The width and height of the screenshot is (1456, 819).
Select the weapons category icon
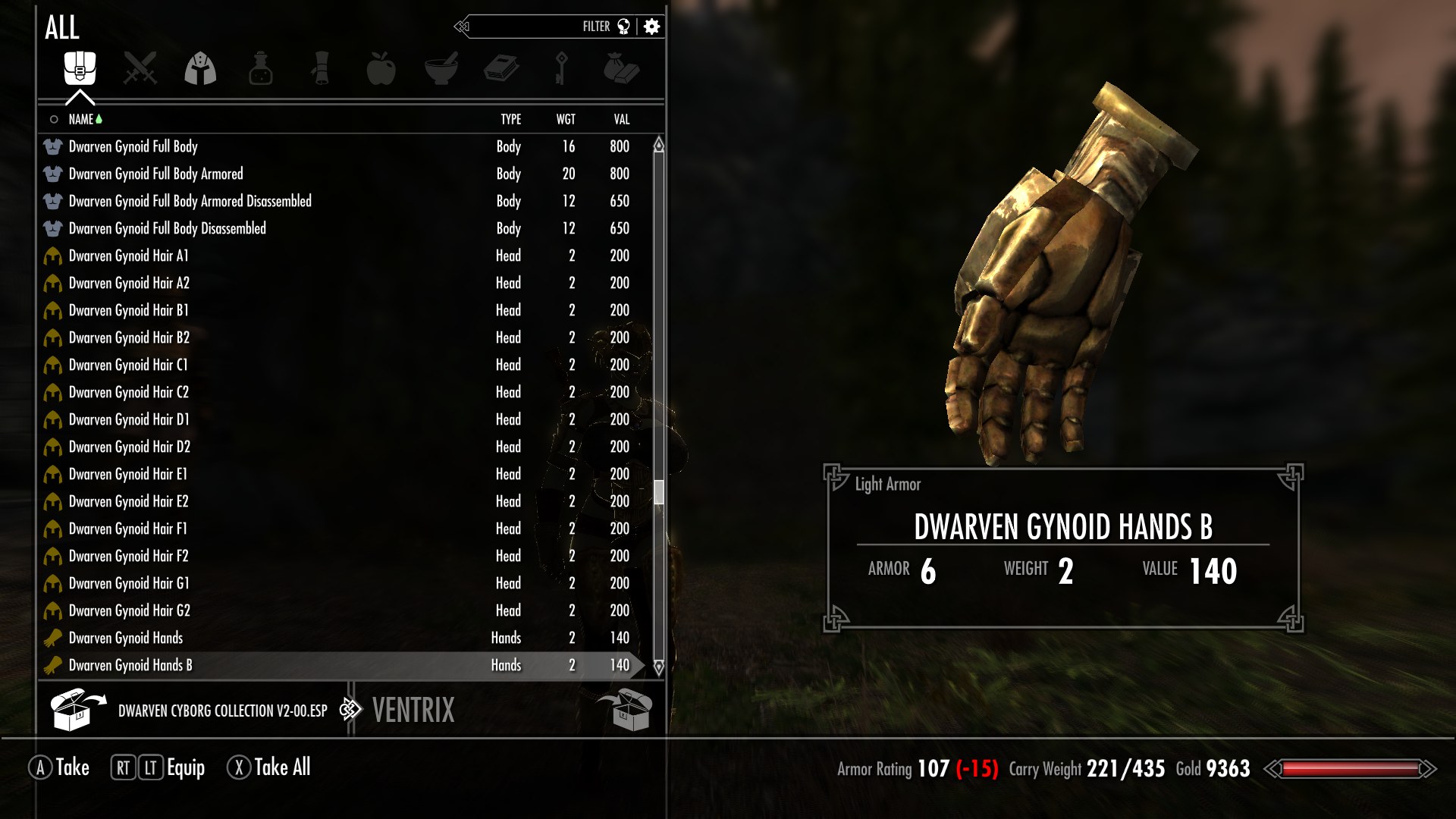140,68
